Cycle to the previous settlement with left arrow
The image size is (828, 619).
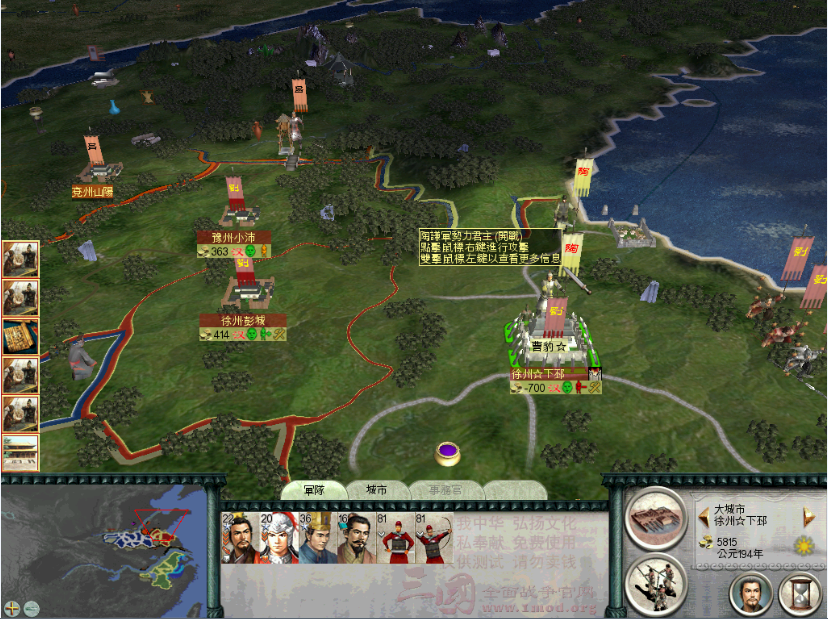(704, 516)
